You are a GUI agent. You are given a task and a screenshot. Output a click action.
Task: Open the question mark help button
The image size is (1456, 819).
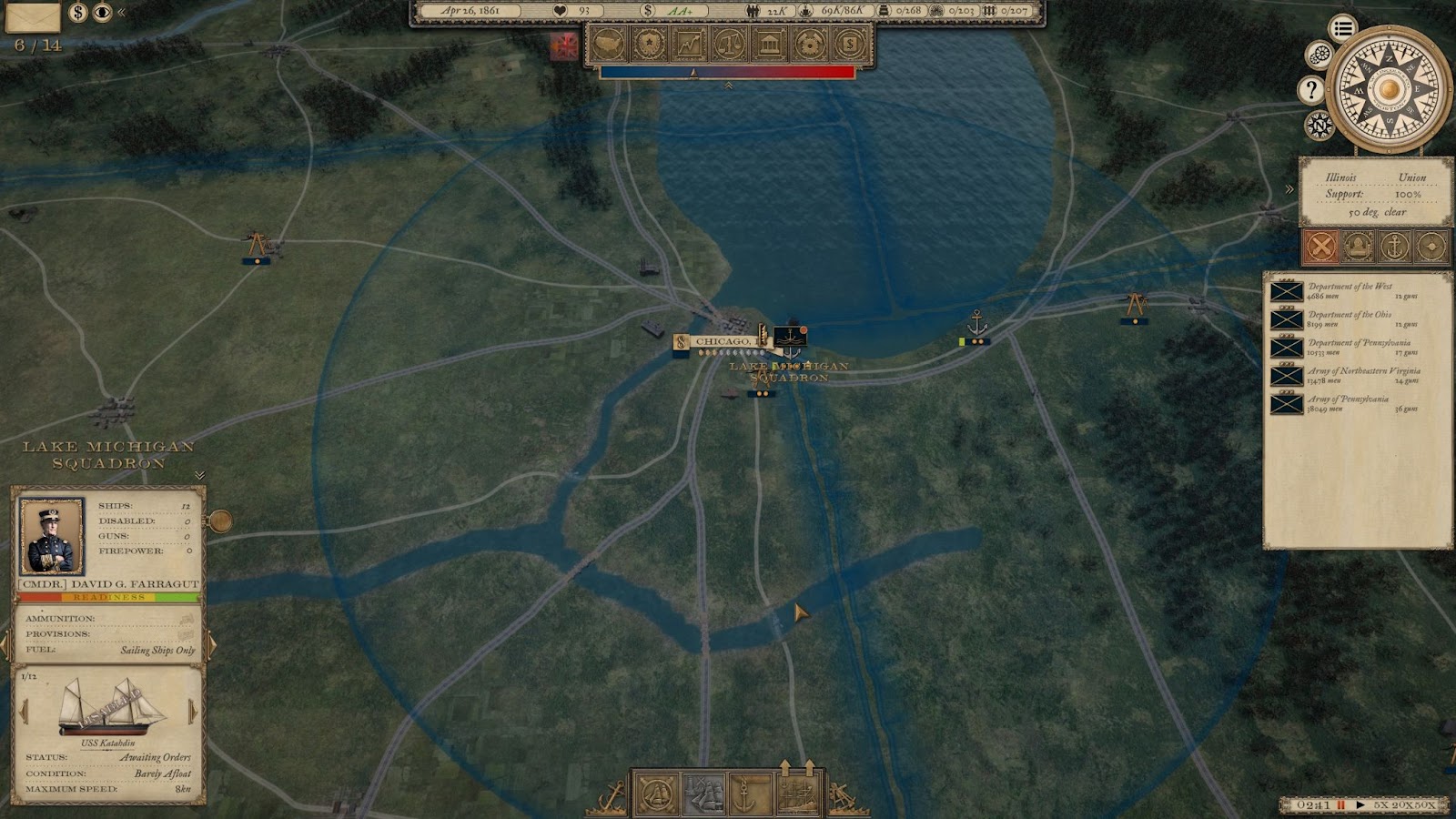pyautogui.click(x=1310, y=89)
